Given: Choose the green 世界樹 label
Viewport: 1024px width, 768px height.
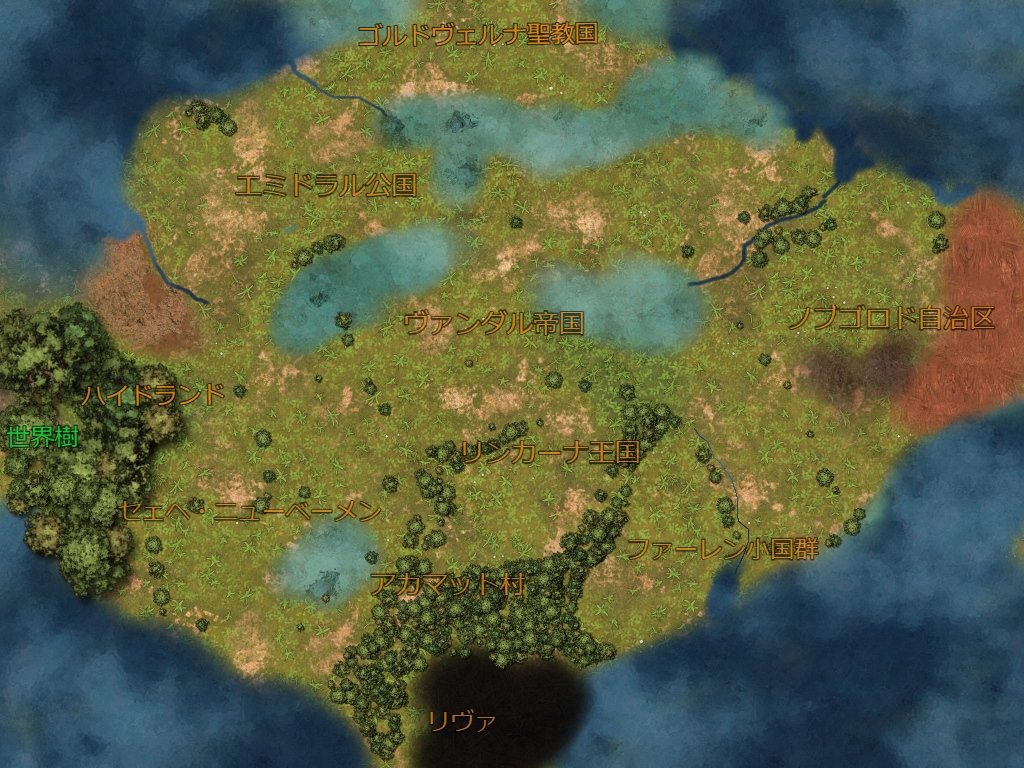Looking at the screenshot, I should tap(42, 437).
